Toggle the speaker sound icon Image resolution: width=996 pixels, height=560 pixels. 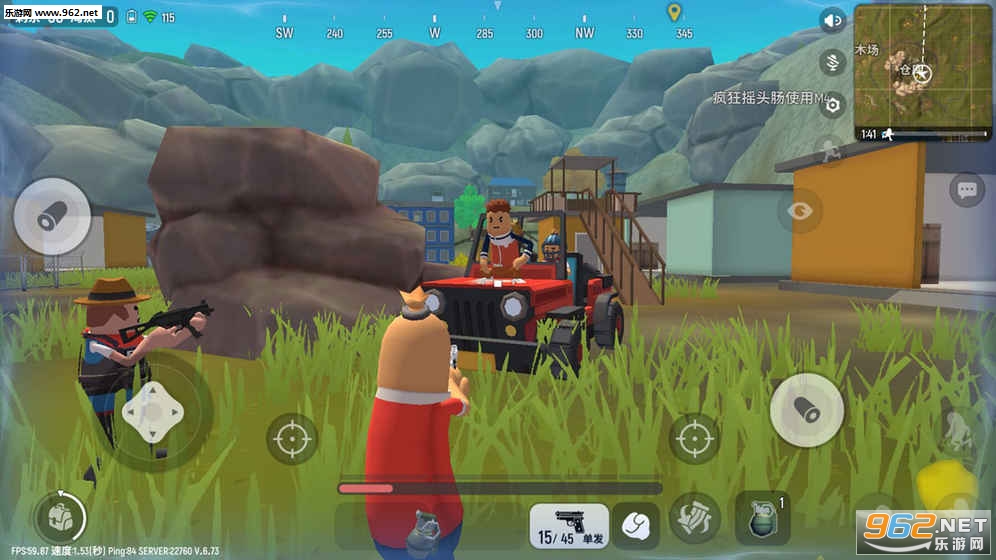[x=832, y=21]
